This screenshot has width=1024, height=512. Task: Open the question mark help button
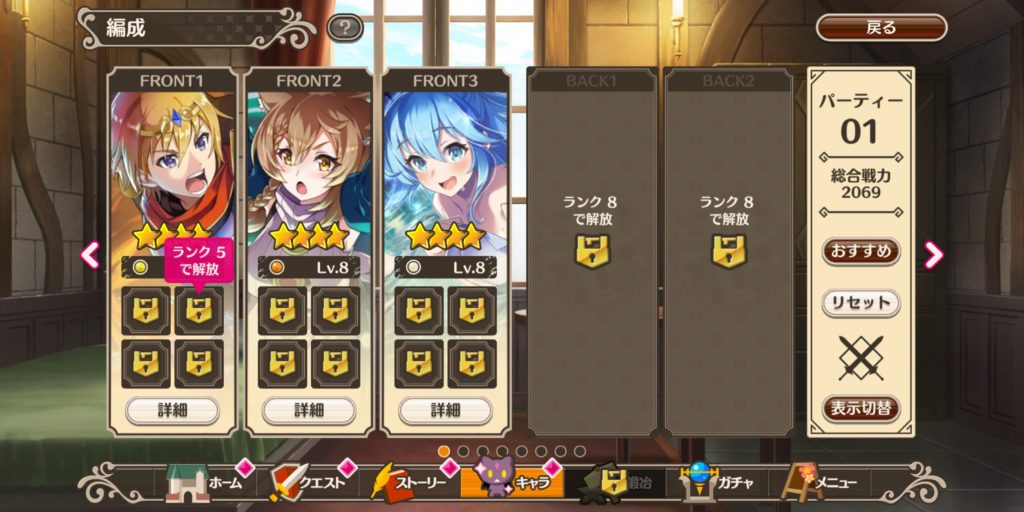pos(345,28)
